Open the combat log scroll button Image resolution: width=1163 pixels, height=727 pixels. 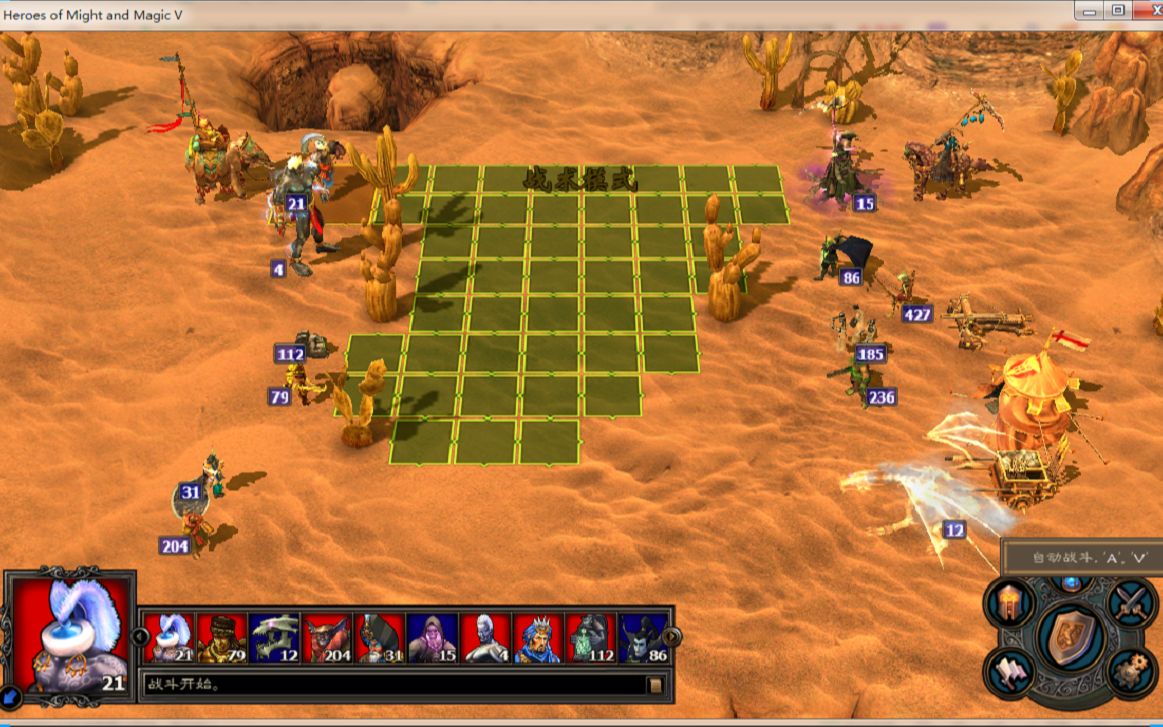pos(655,685)
